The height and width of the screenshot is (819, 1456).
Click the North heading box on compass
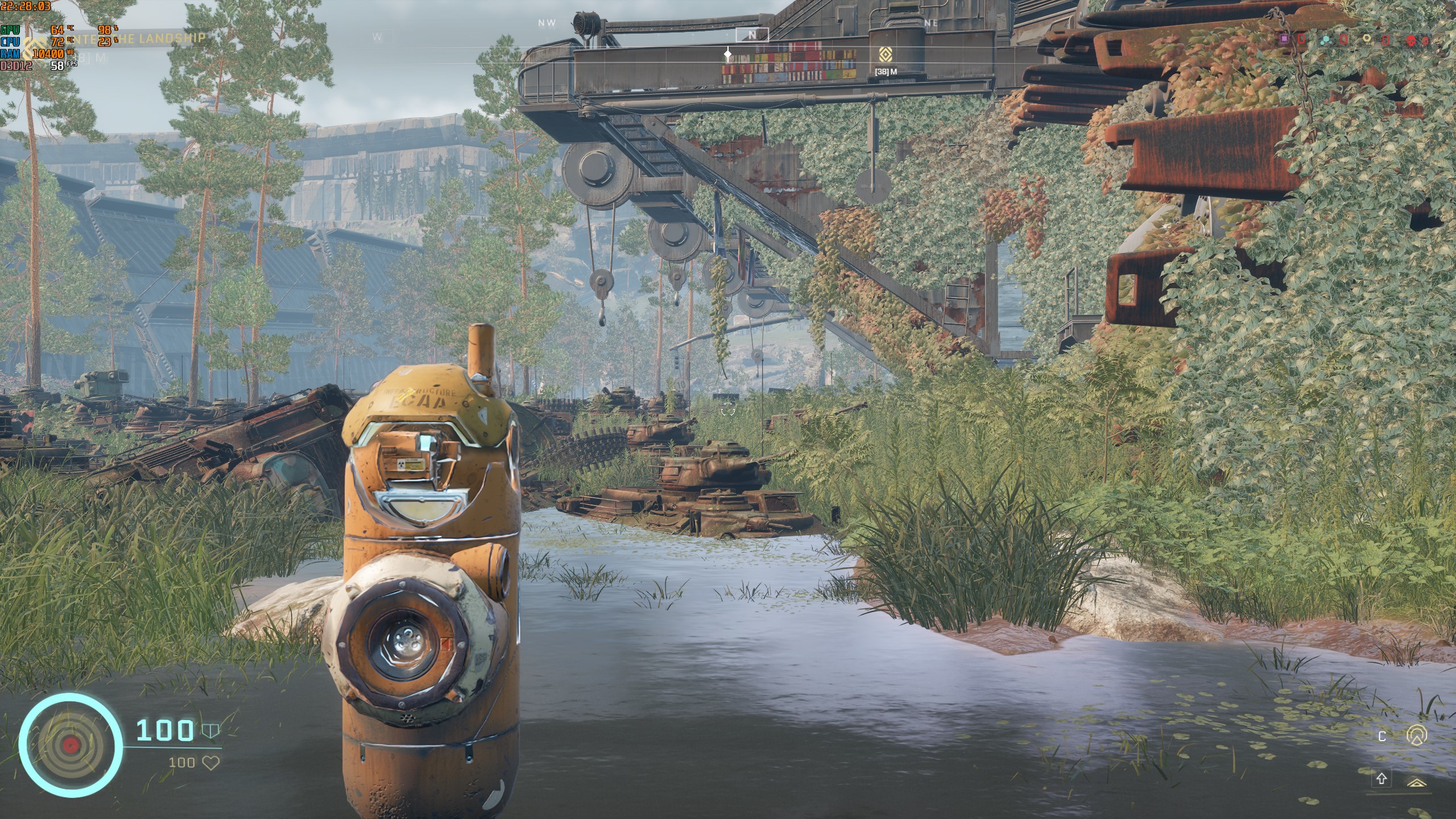click(752, 35)
